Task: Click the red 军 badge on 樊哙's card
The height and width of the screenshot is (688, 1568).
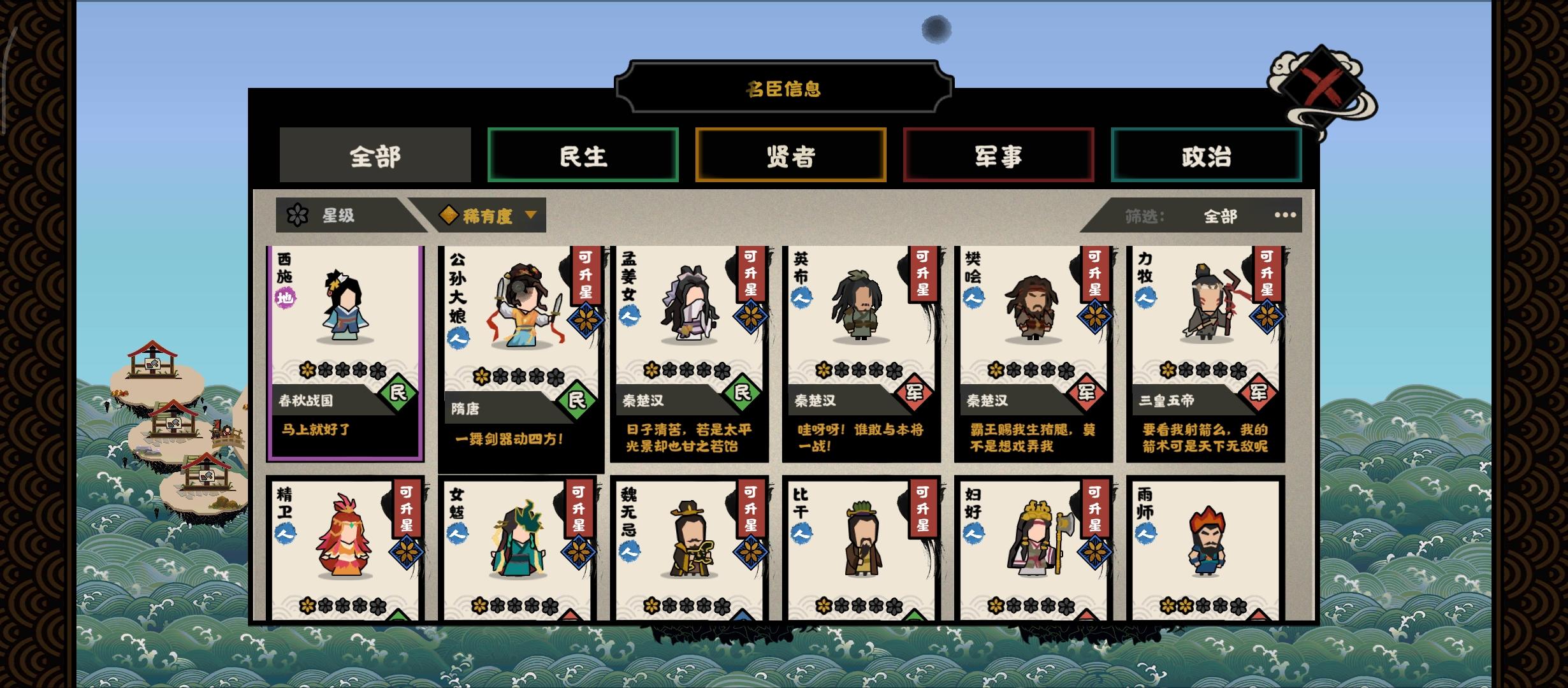Action: [1085, 394]
